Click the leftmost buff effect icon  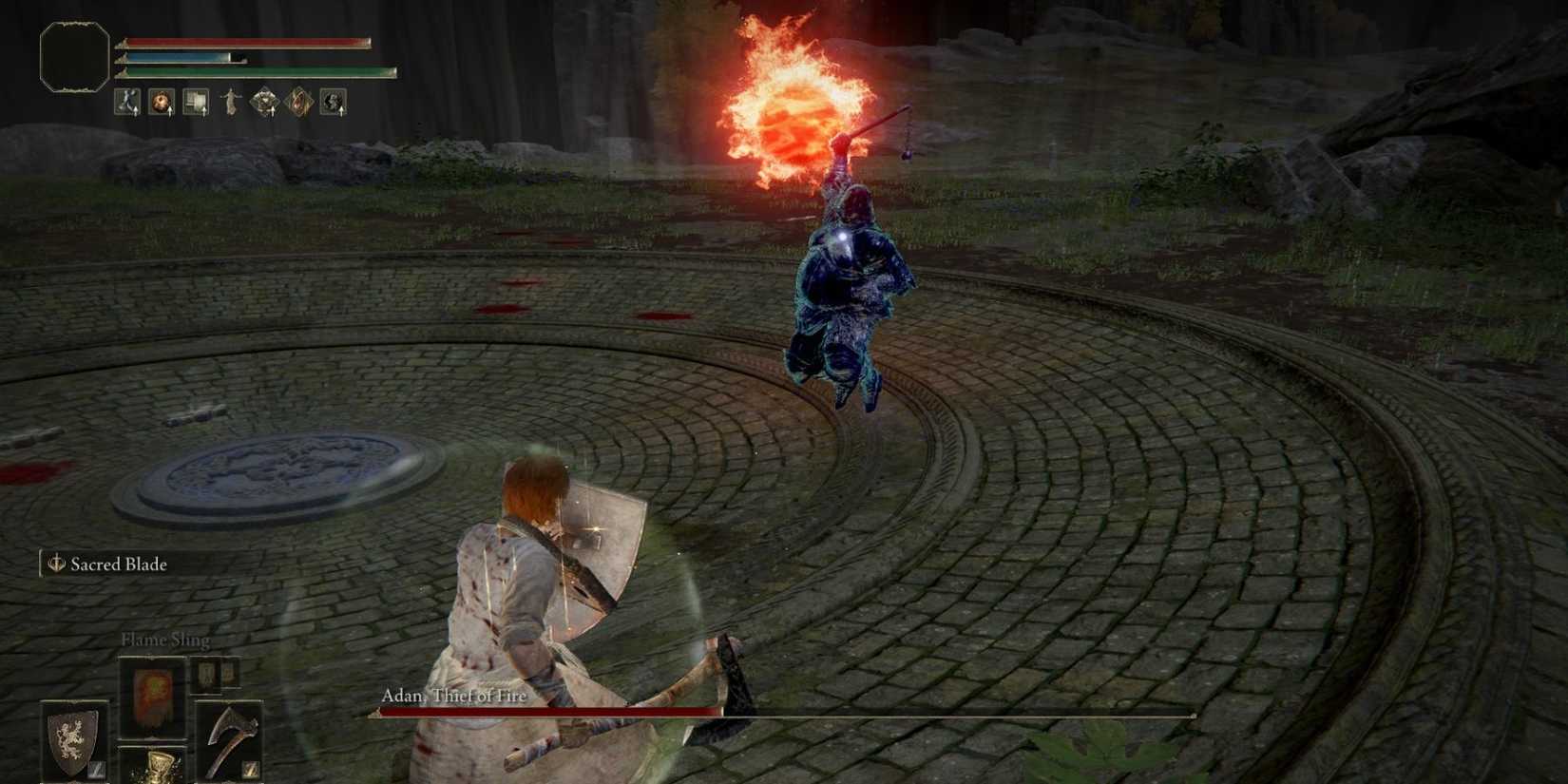tap(126, 103)
